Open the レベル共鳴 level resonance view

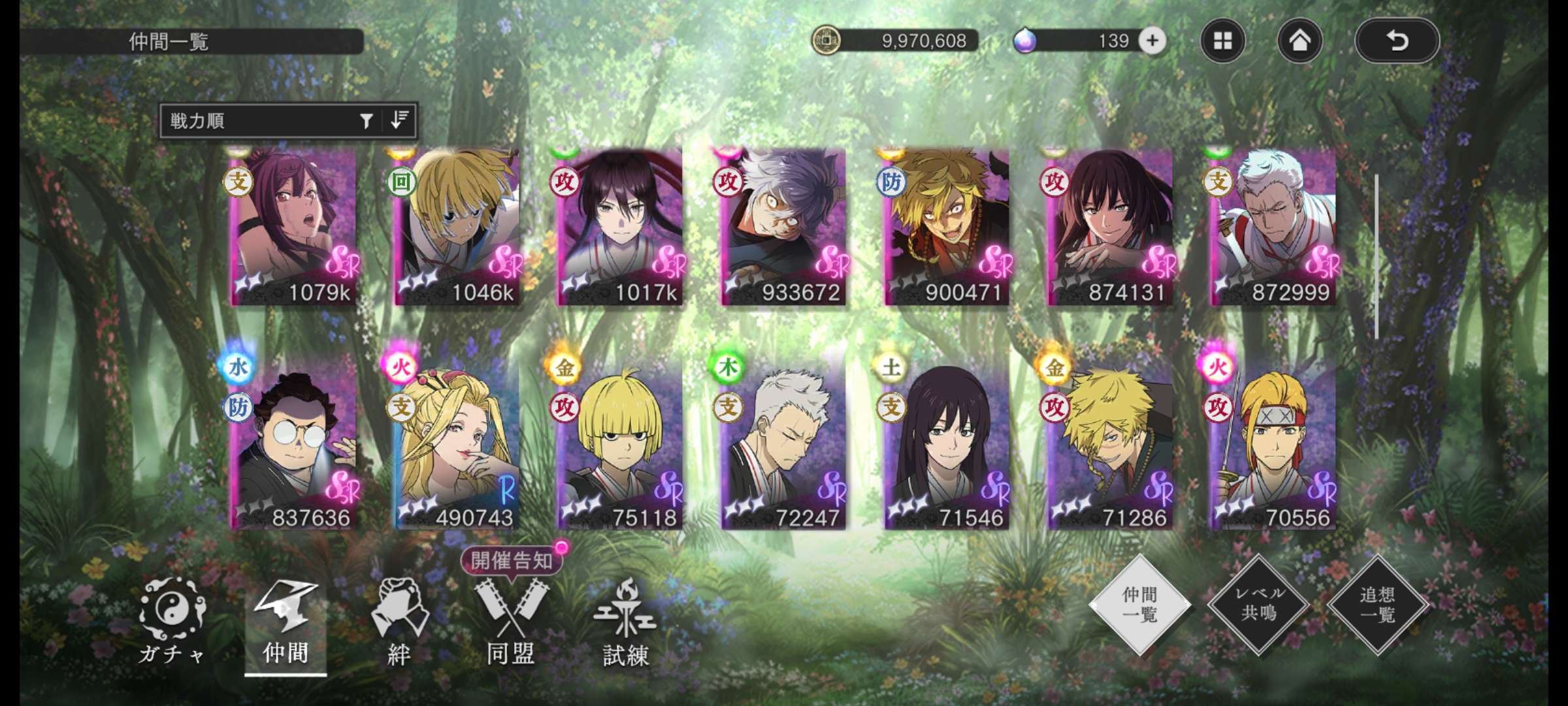pyautogui.click(x=1259, y=604)
